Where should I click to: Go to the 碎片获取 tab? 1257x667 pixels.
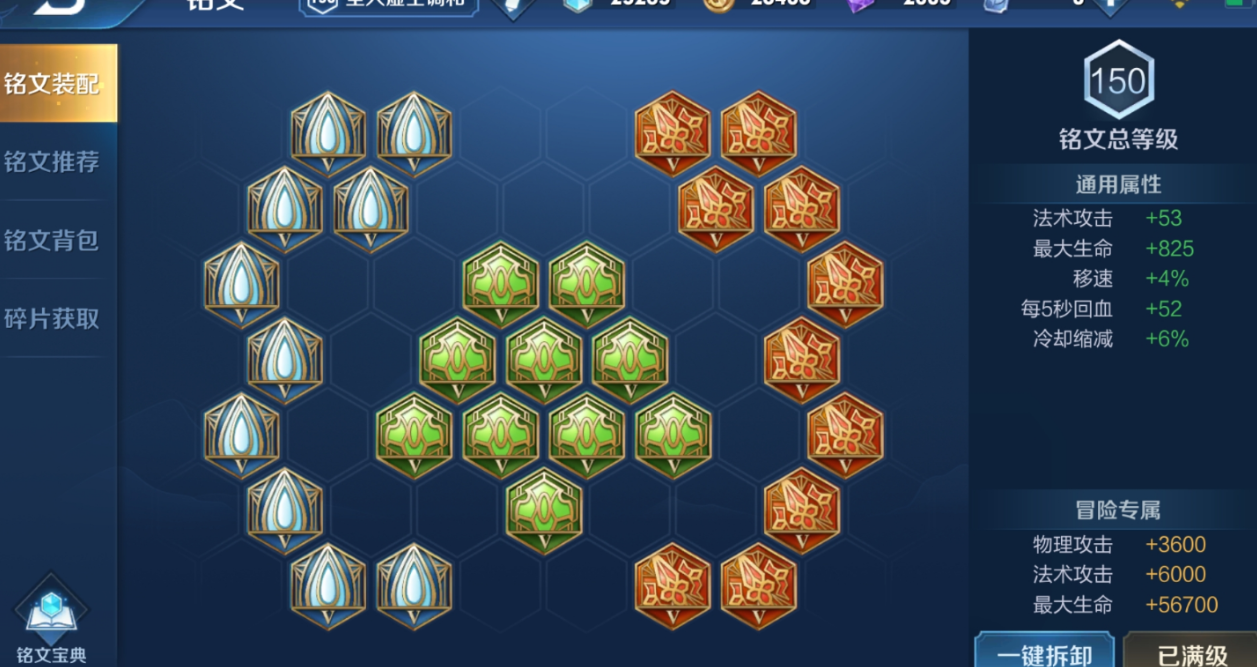[x=52, y=319]
